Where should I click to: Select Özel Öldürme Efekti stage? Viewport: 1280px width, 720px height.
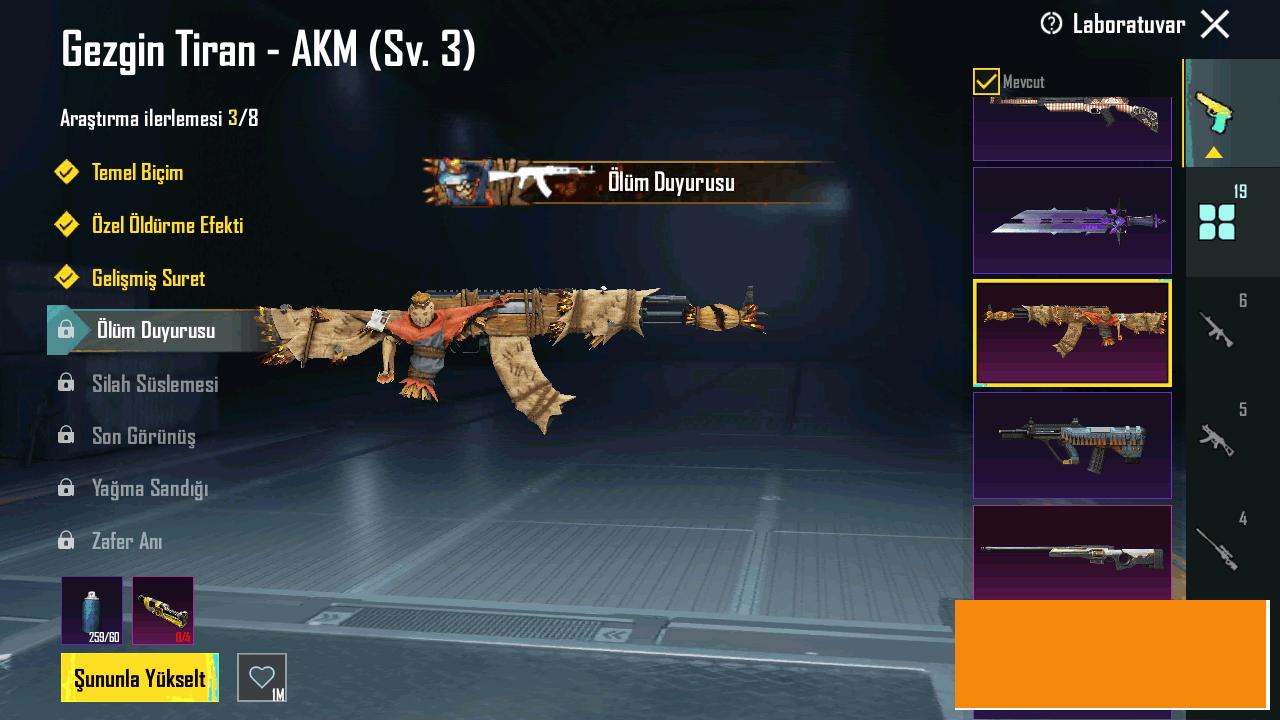pyautogui.click(x=167, y=226)
